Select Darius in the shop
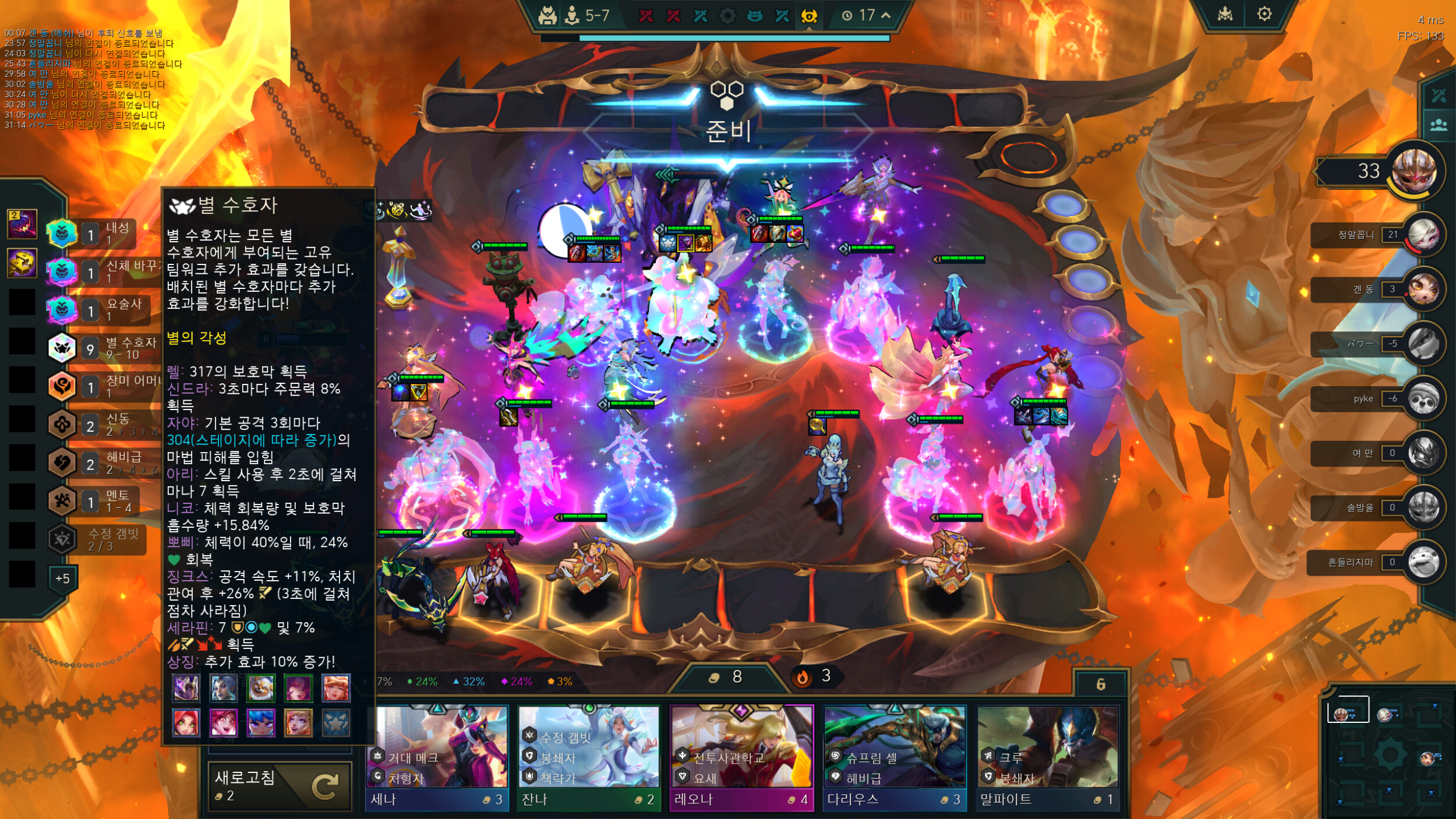1456x819 pixels. tap(894, 757)
